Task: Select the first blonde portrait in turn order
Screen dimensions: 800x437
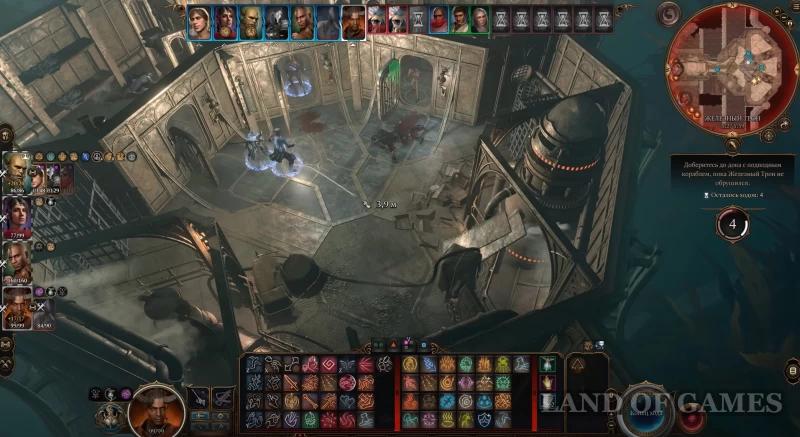Action: 198,19
